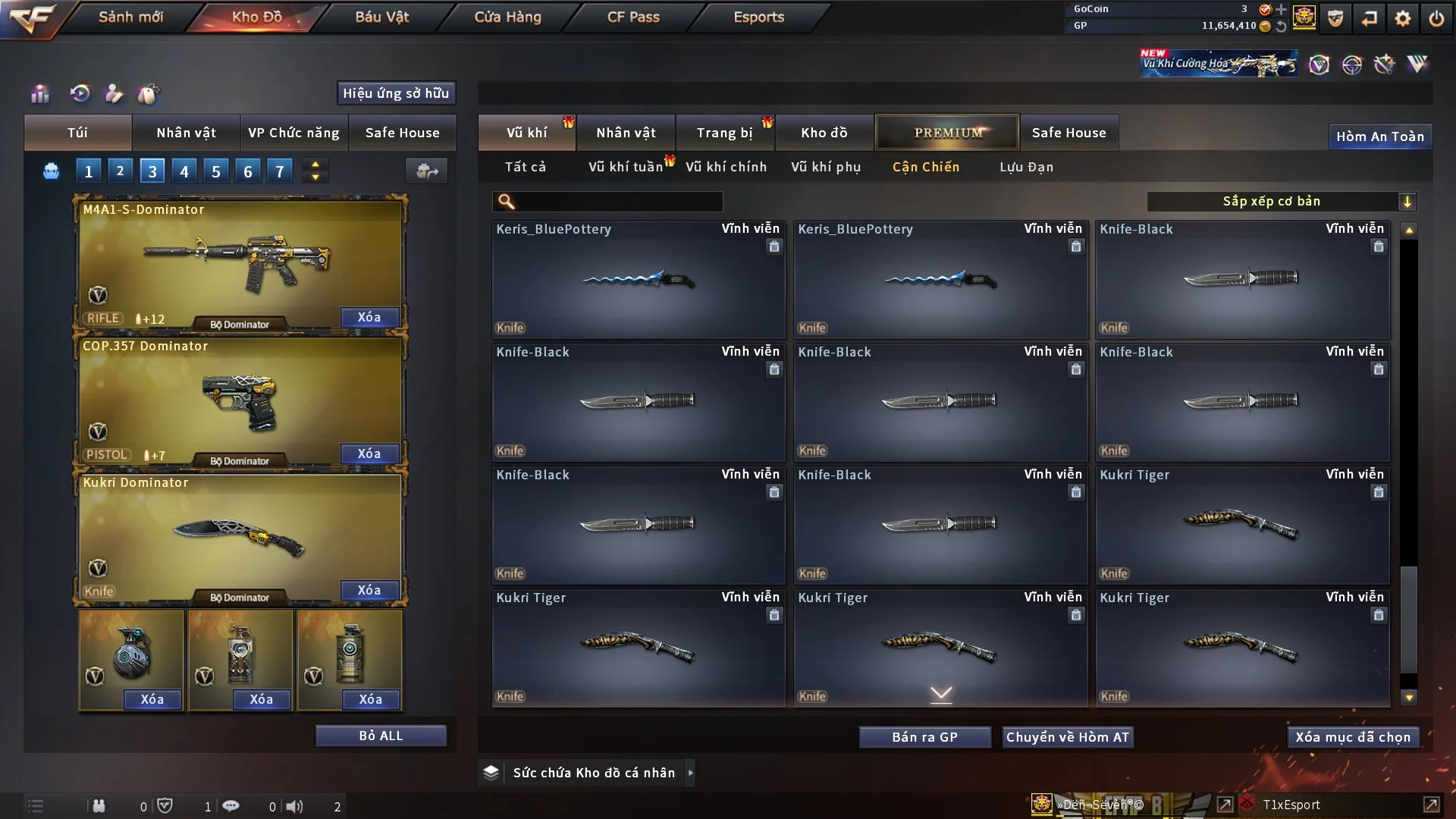The image size is (1456, 819).
Task: Select the first Keris_BluePottery knife
Action: point(638,279)
